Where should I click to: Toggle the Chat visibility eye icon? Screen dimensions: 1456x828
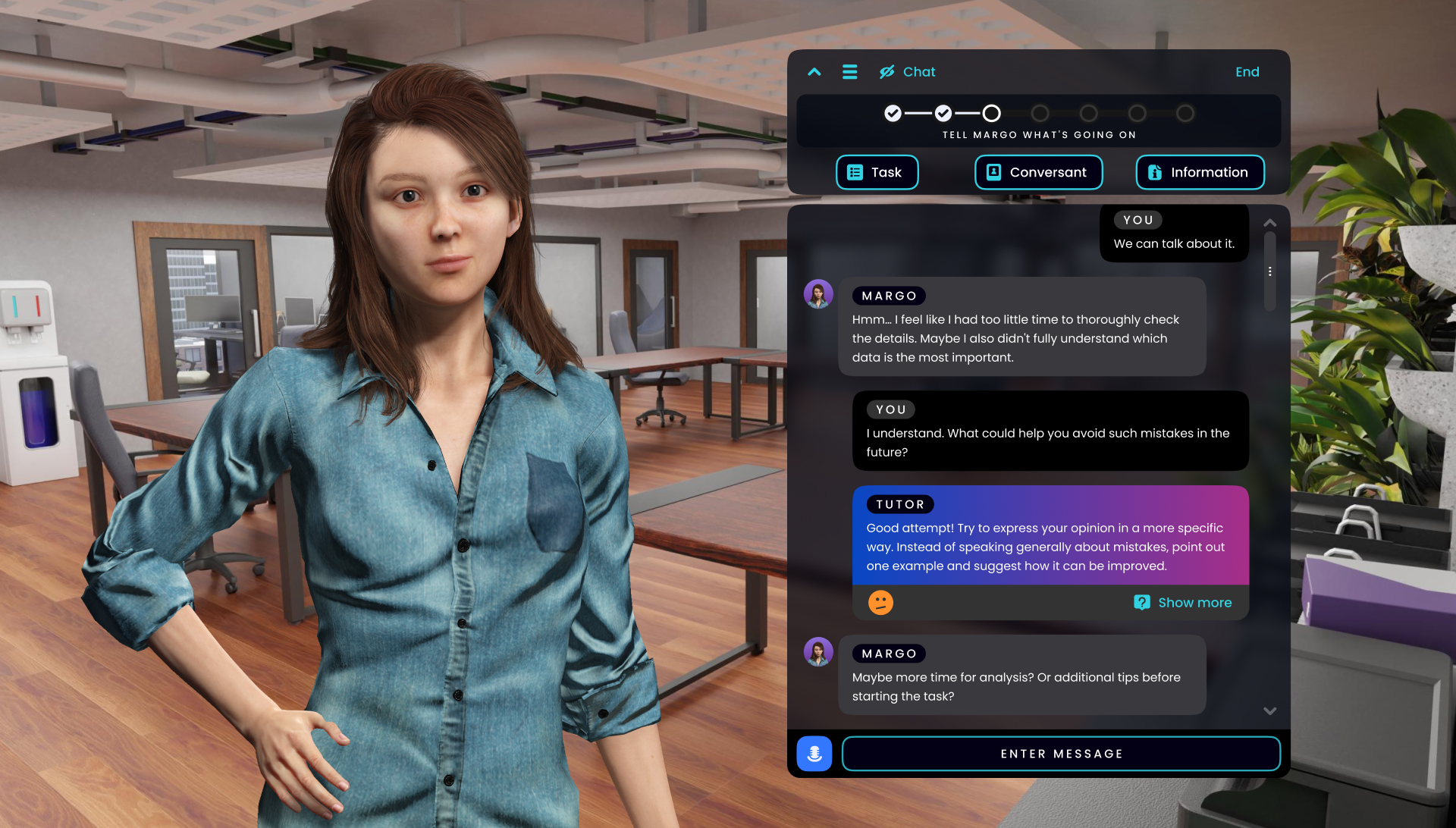tap(886, 72)
